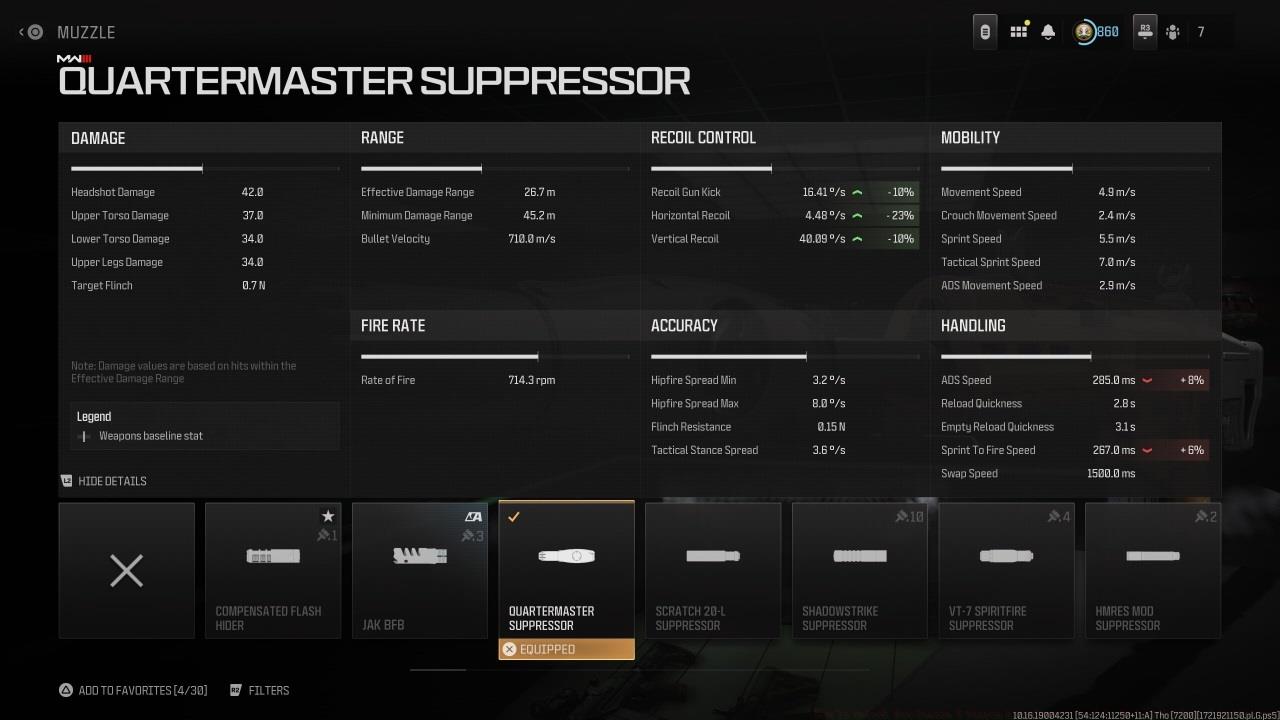The image size is (1280, 720).
Task: Toggle Hide Details for attachment stats
Action: 103,481
